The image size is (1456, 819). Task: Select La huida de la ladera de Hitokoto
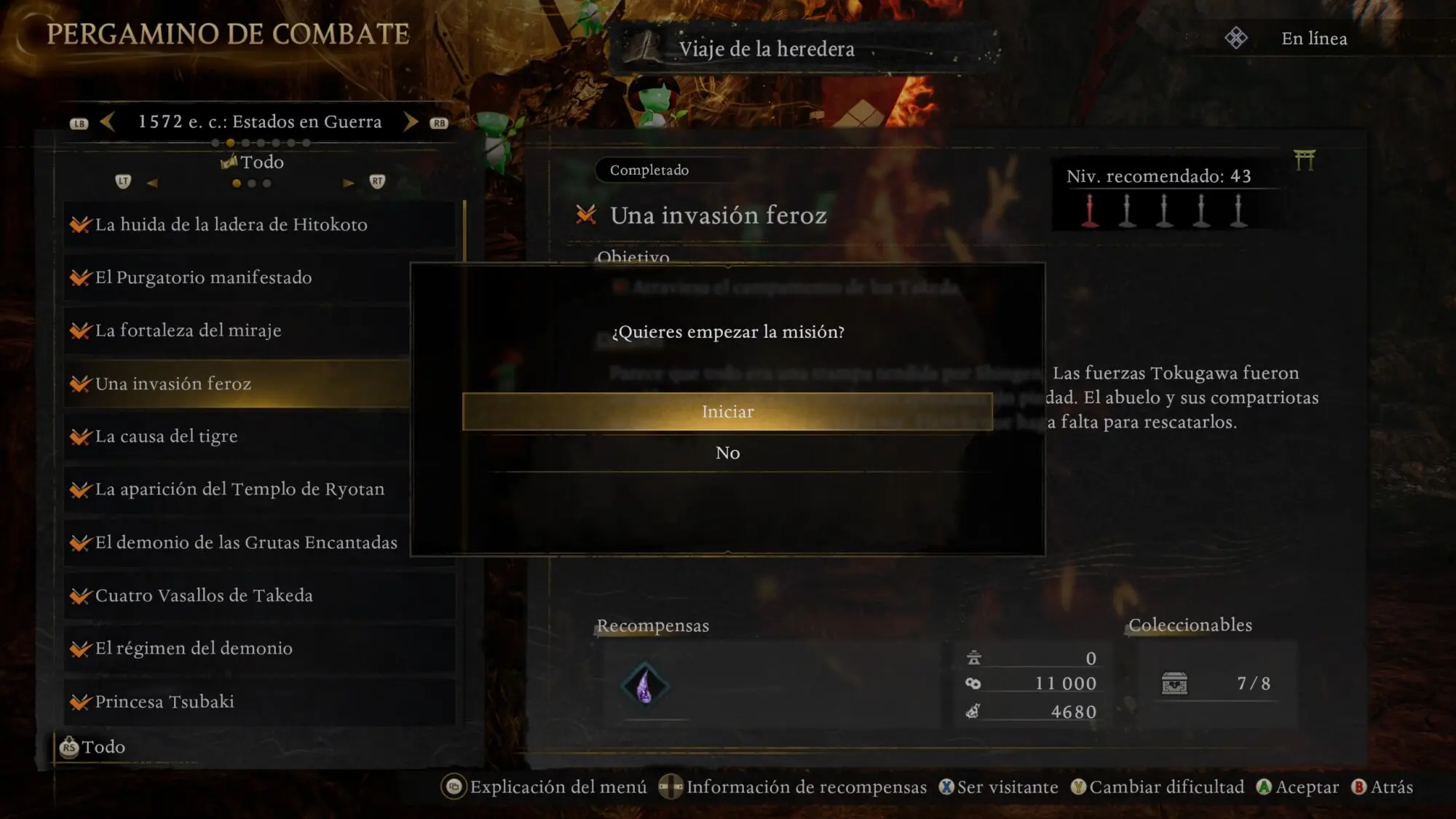coord(232,225)
